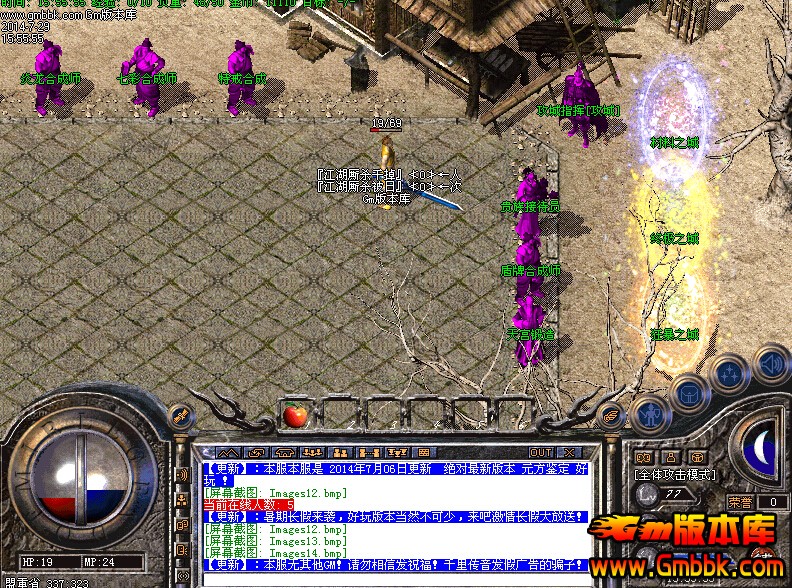The image size is (792, 588).
Task: Click the person icon above attack mode
Action: 672,458
